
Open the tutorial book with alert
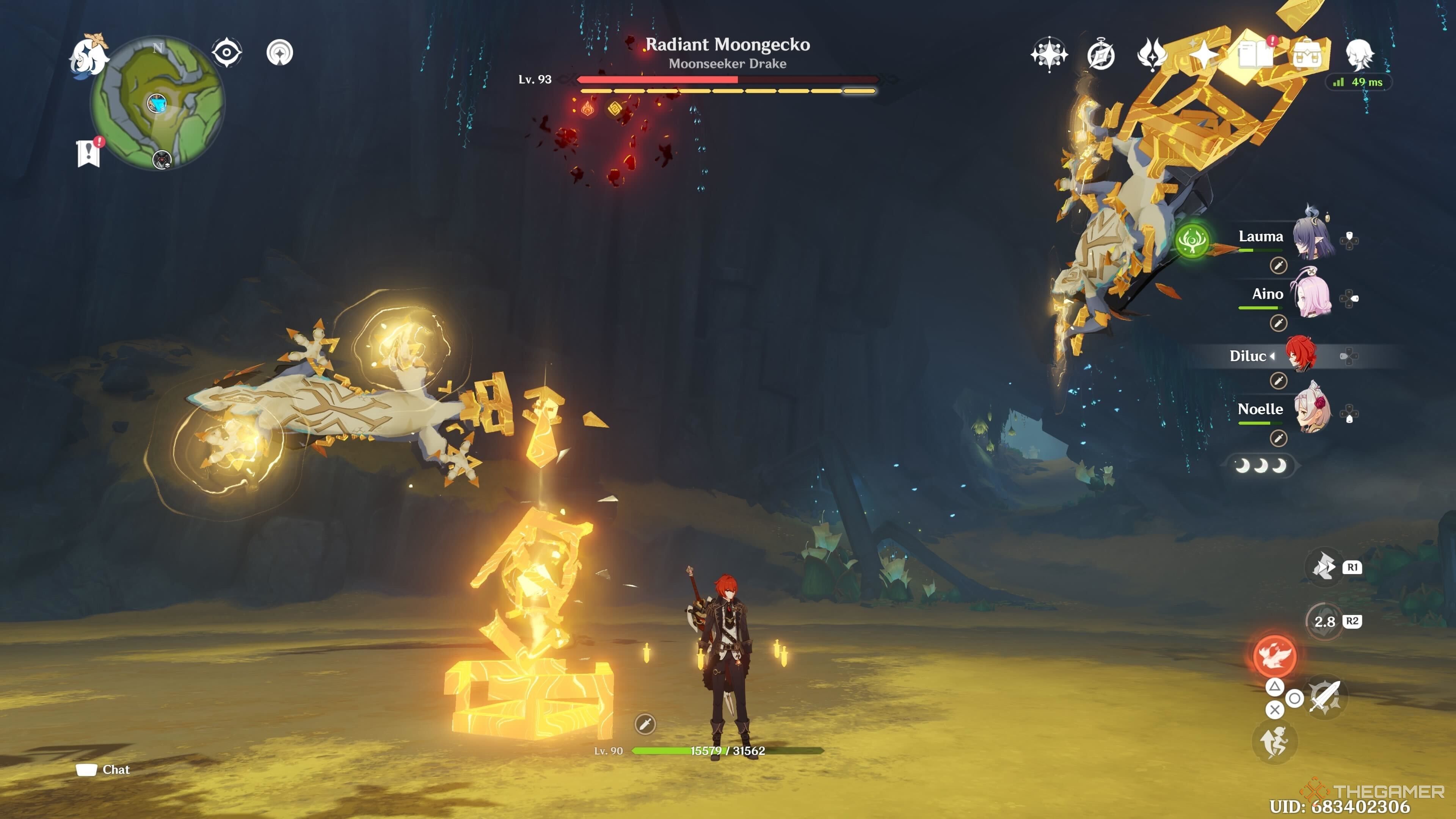click(1255, 55)
